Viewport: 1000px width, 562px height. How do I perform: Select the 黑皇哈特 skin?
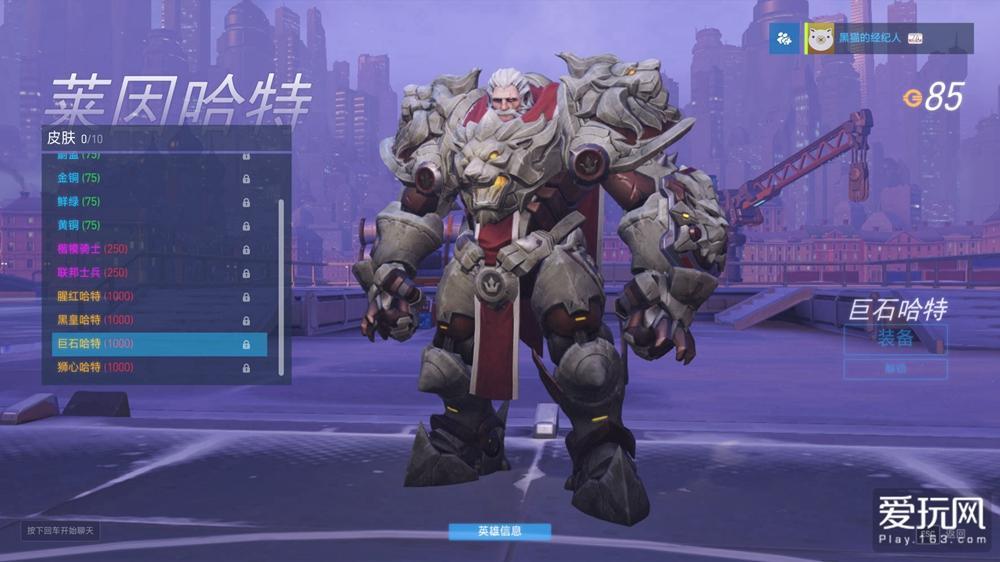(x=150, y=320)
